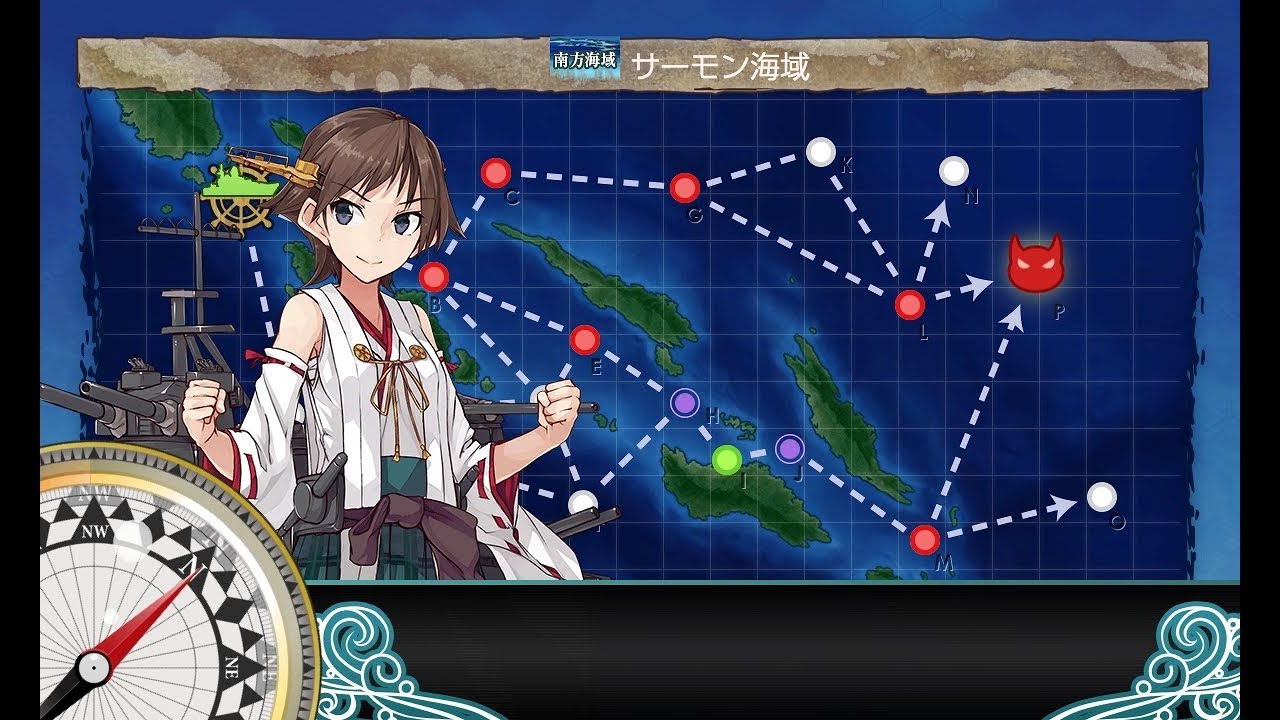Pick red battle node E
Viewport: 1280px width, 720px height.
(x=584, y=340)
